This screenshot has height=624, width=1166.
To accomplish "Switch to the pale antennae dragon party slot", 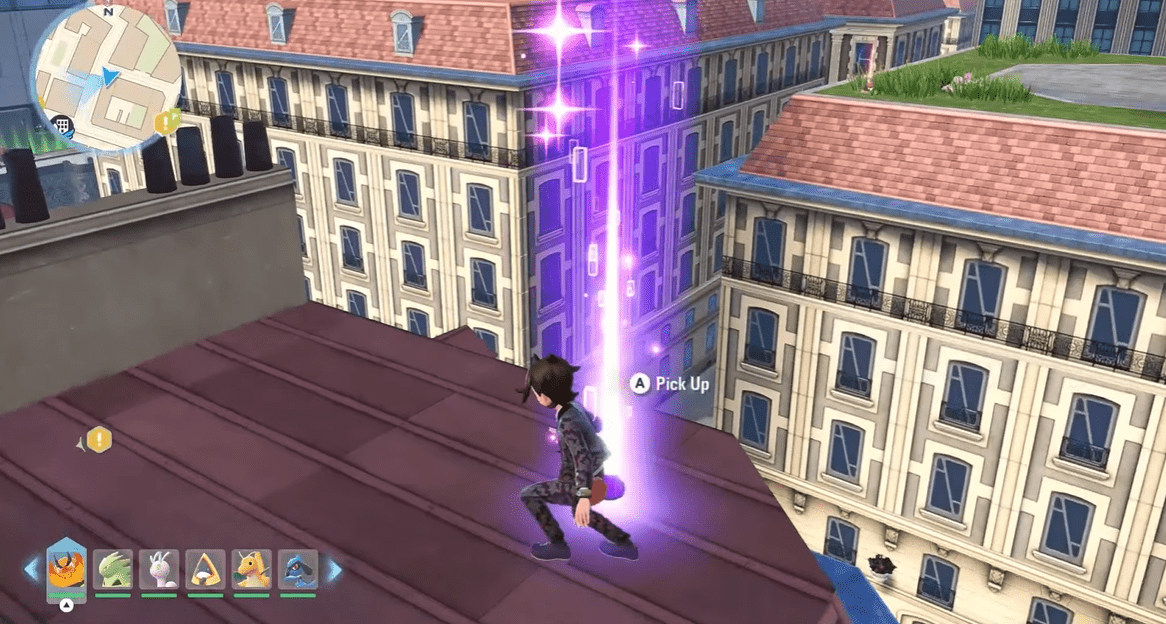I will (x=159, y=570).
